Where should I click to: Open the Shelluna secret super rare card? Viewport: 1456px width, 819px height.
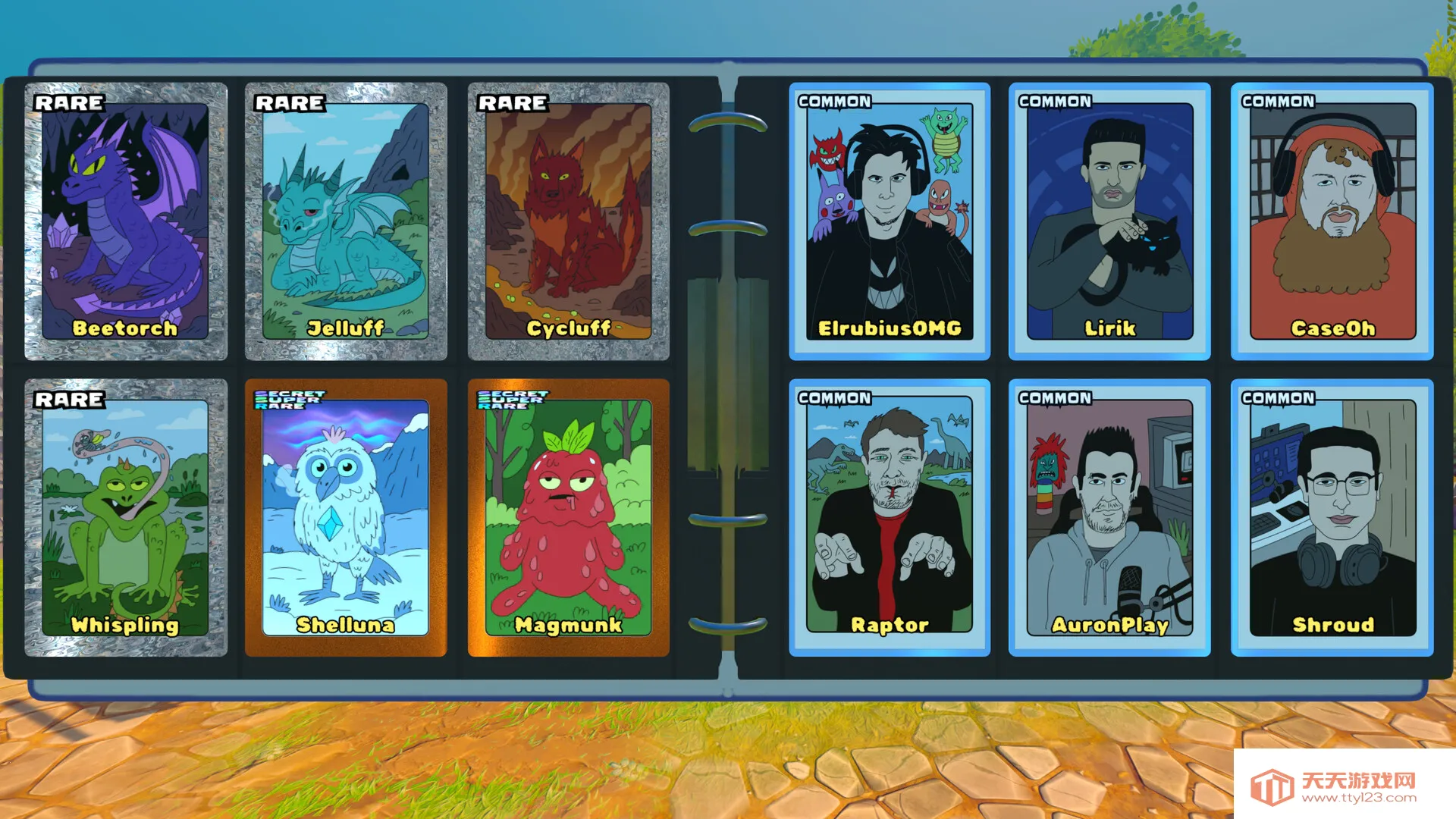click(x=346, y=517)
